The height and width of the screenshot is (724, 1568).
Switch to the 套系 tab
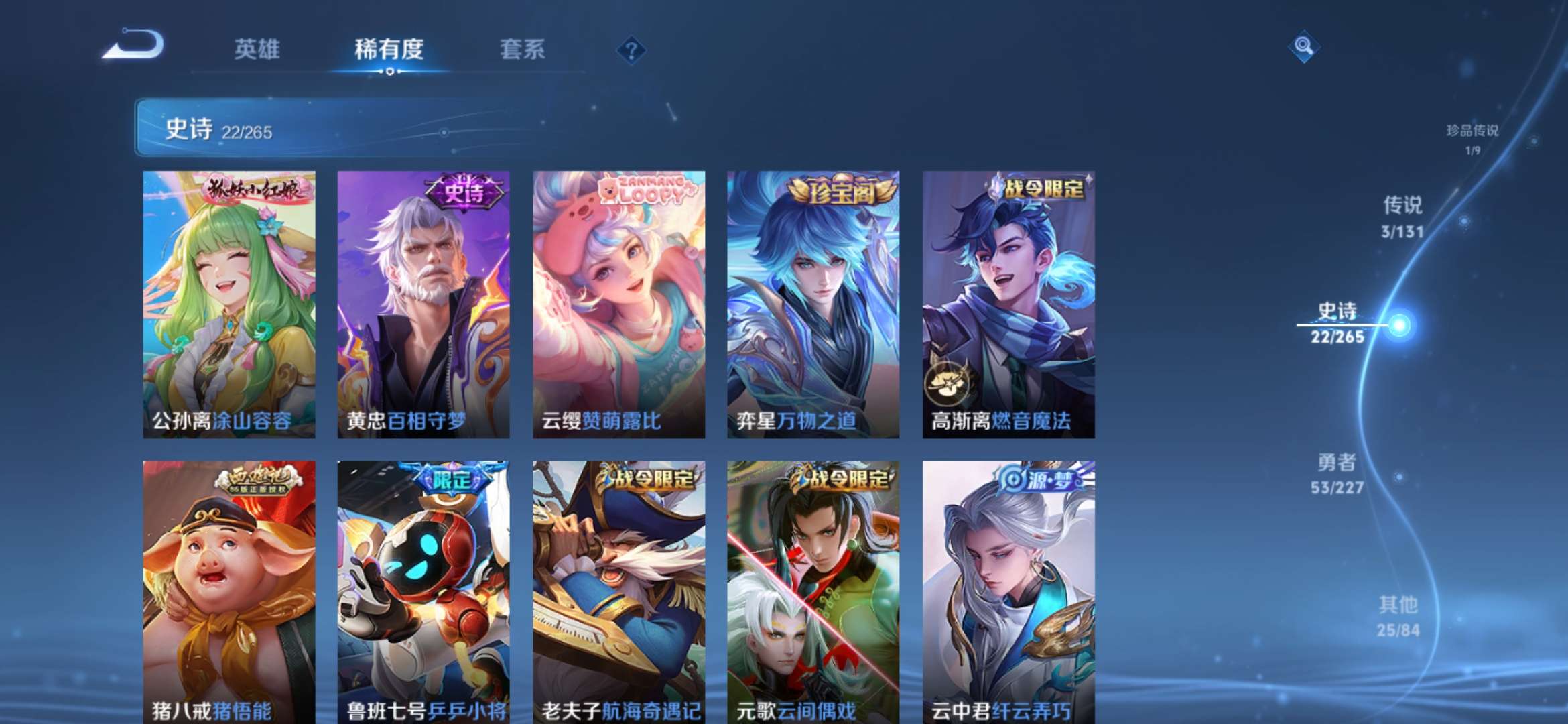[x=521, y=50]
